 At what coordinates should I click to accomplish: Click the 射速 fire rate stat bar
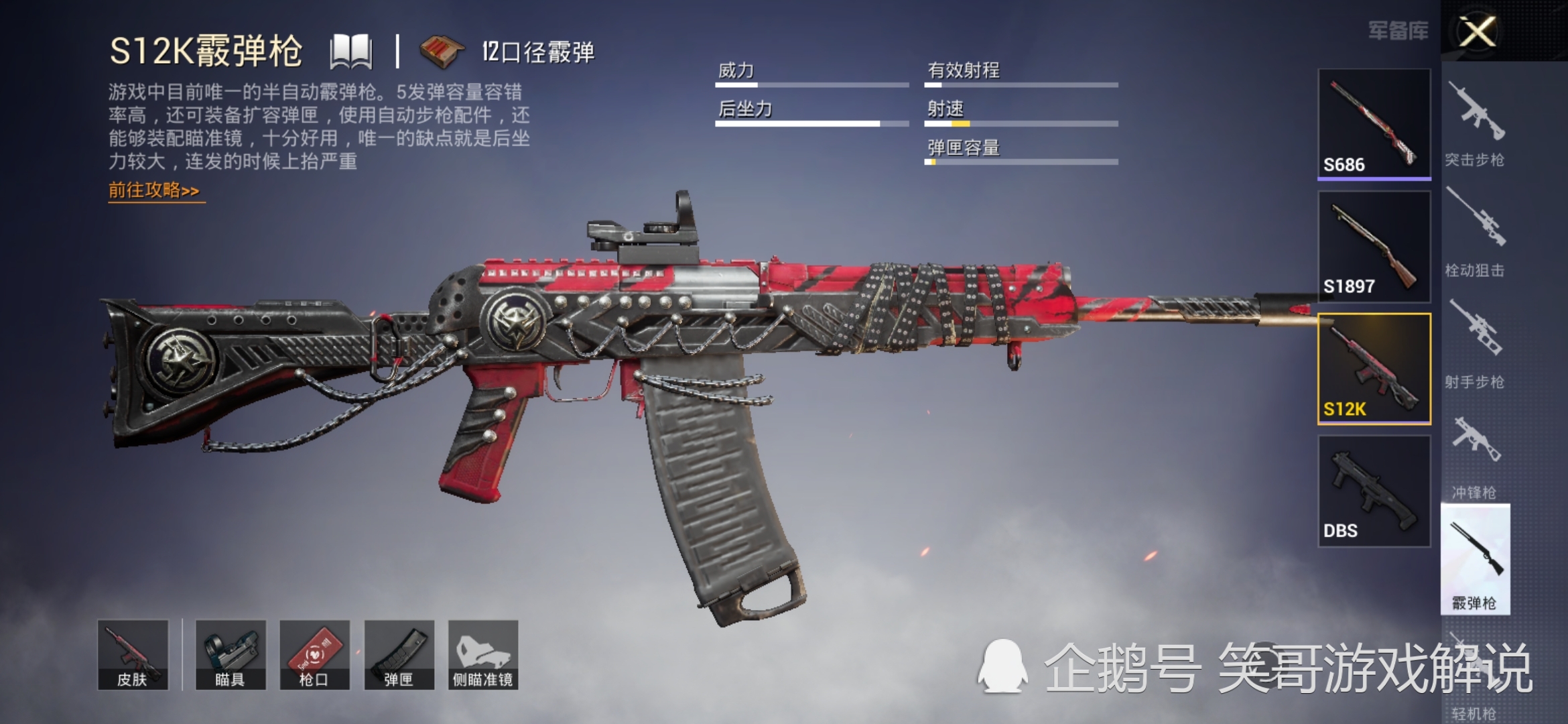(1022, 124)
